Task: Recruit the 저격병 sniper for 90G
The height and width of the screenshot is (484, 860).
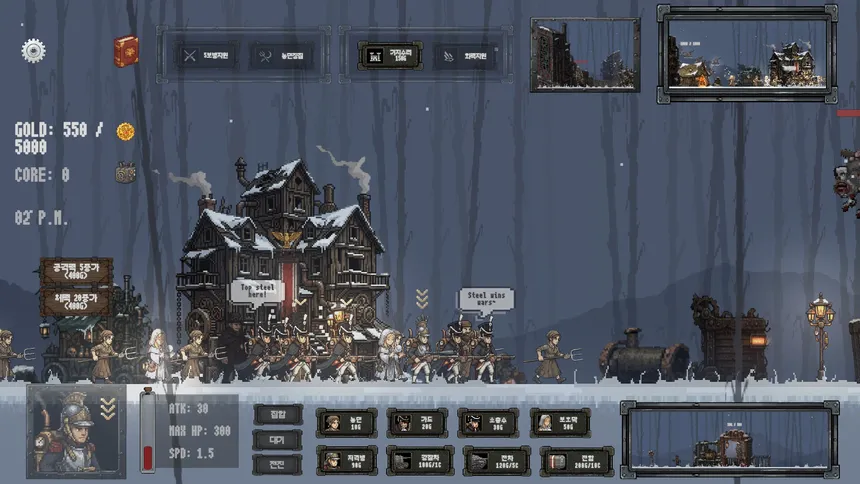Action: pos(346,460)
